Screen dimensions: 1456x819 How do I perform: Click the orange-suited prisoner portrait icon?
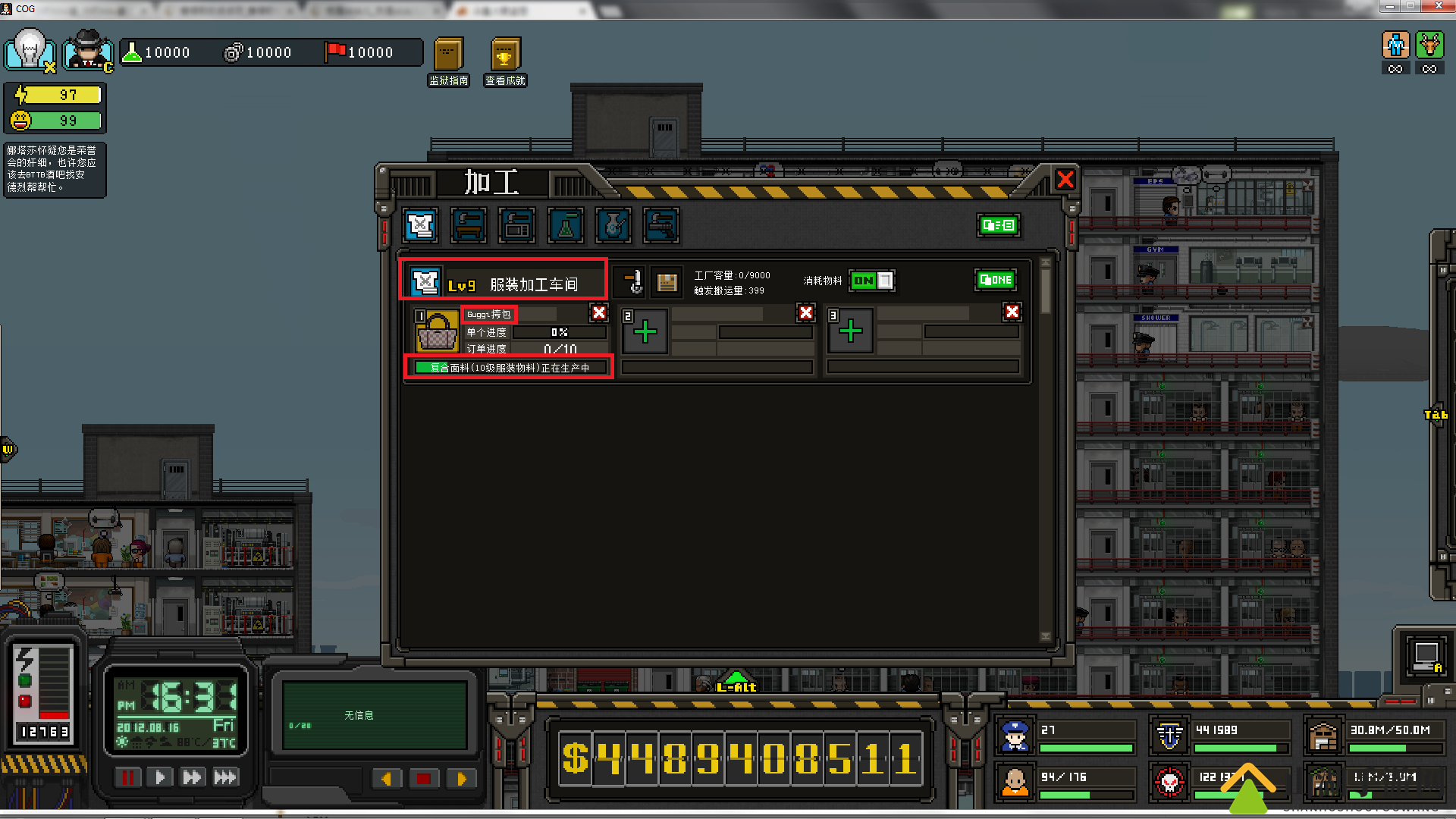(1015, 781)
